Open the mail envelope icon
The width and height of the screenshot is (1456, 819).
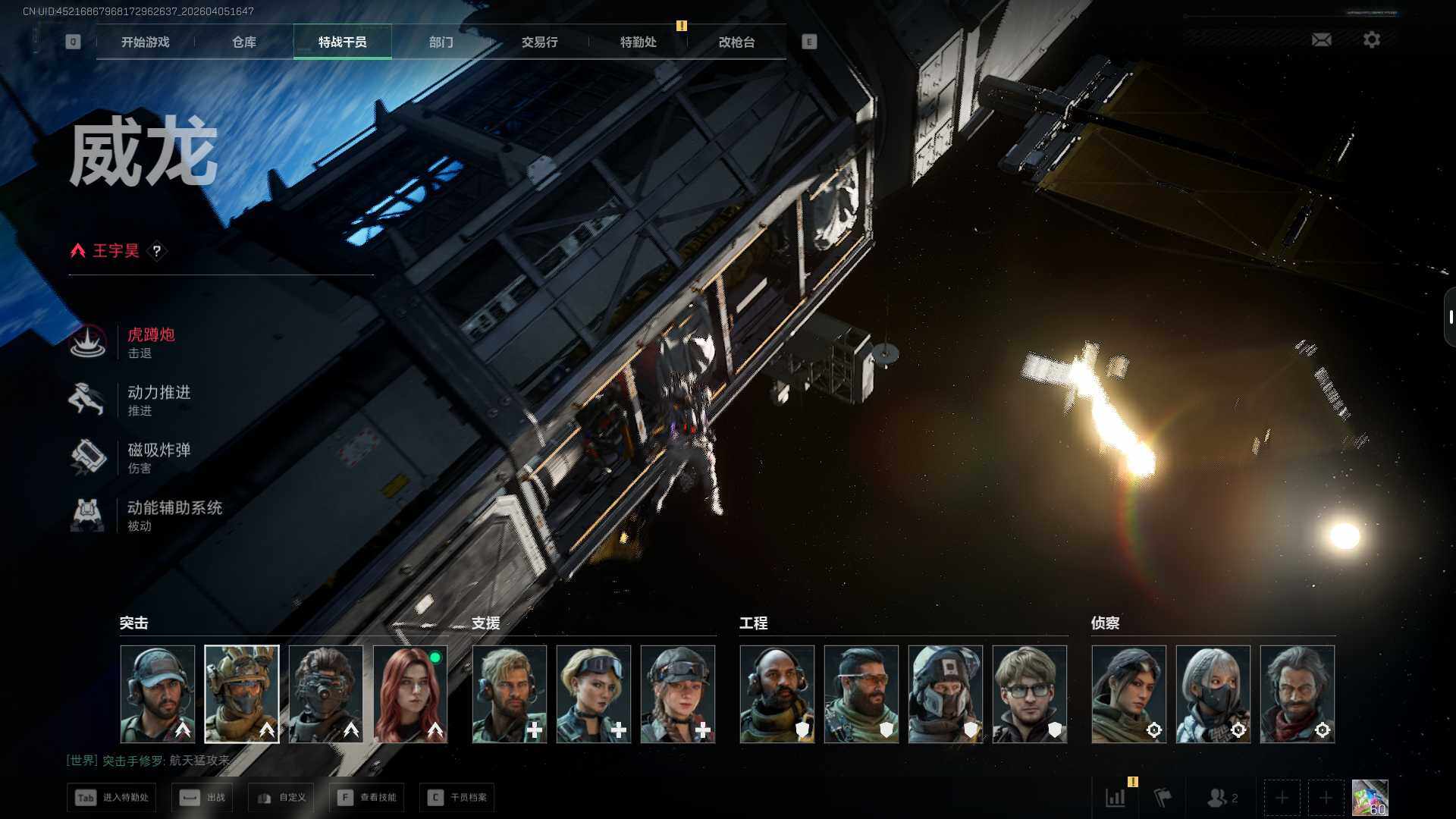coord(1321,39)
